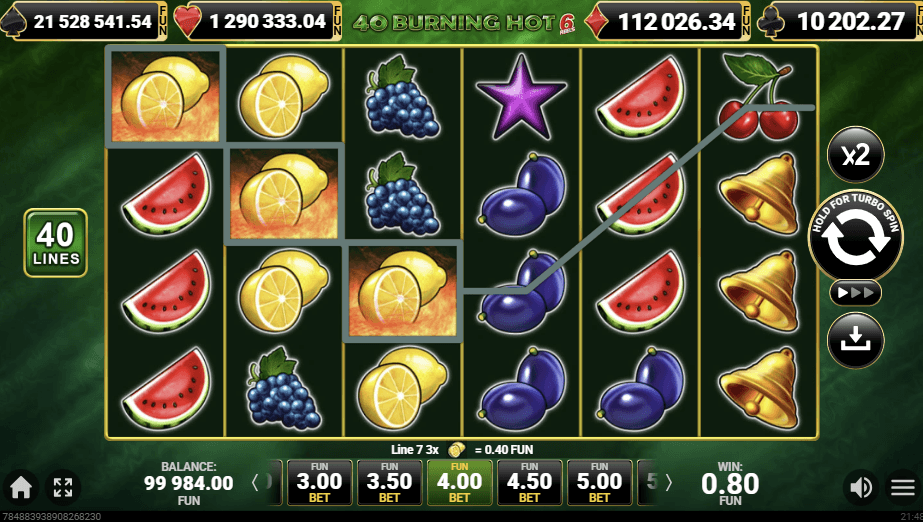
Task: Open the 40 Lines paytable button
Action: (56, 243)
